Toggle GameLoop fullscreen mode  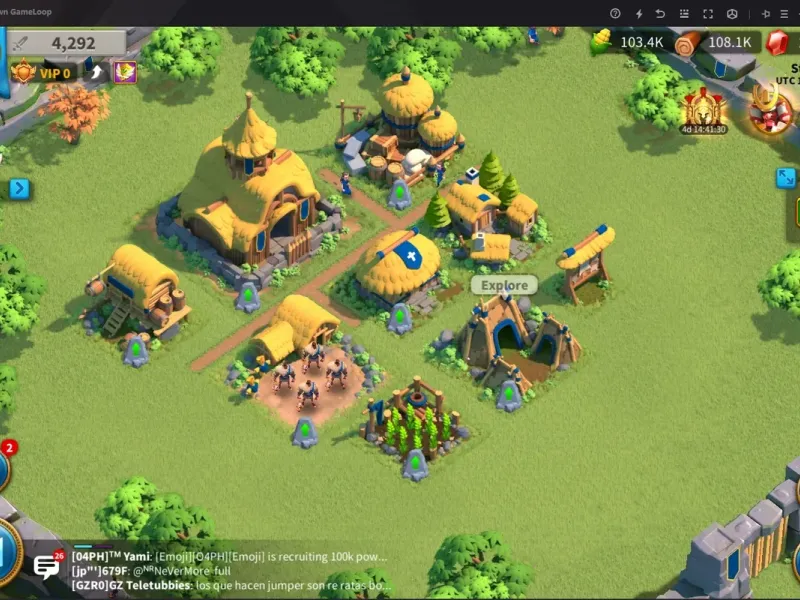pos(708,13)
